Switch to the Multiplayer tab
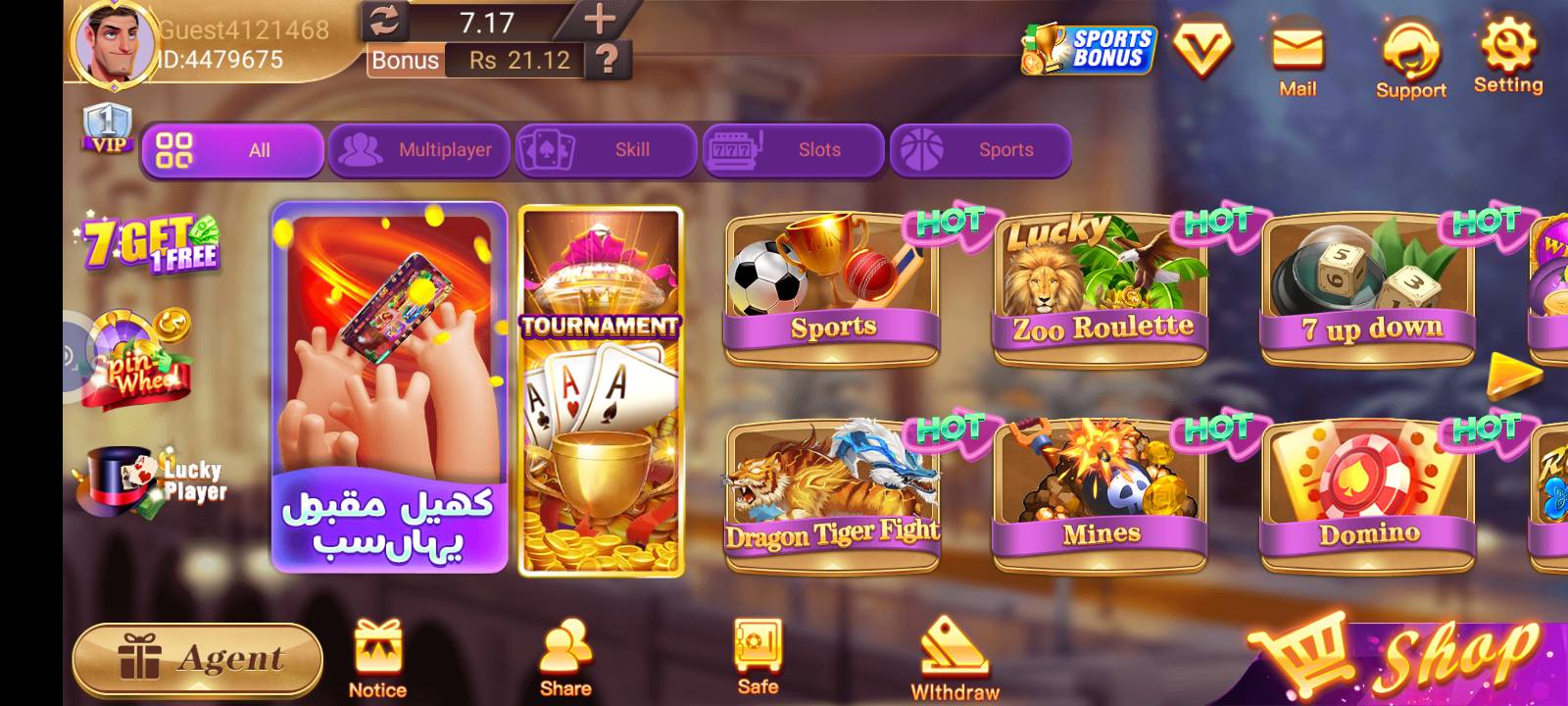The image size is (1568, 706). pyautogui.click(x=419, y=149)
